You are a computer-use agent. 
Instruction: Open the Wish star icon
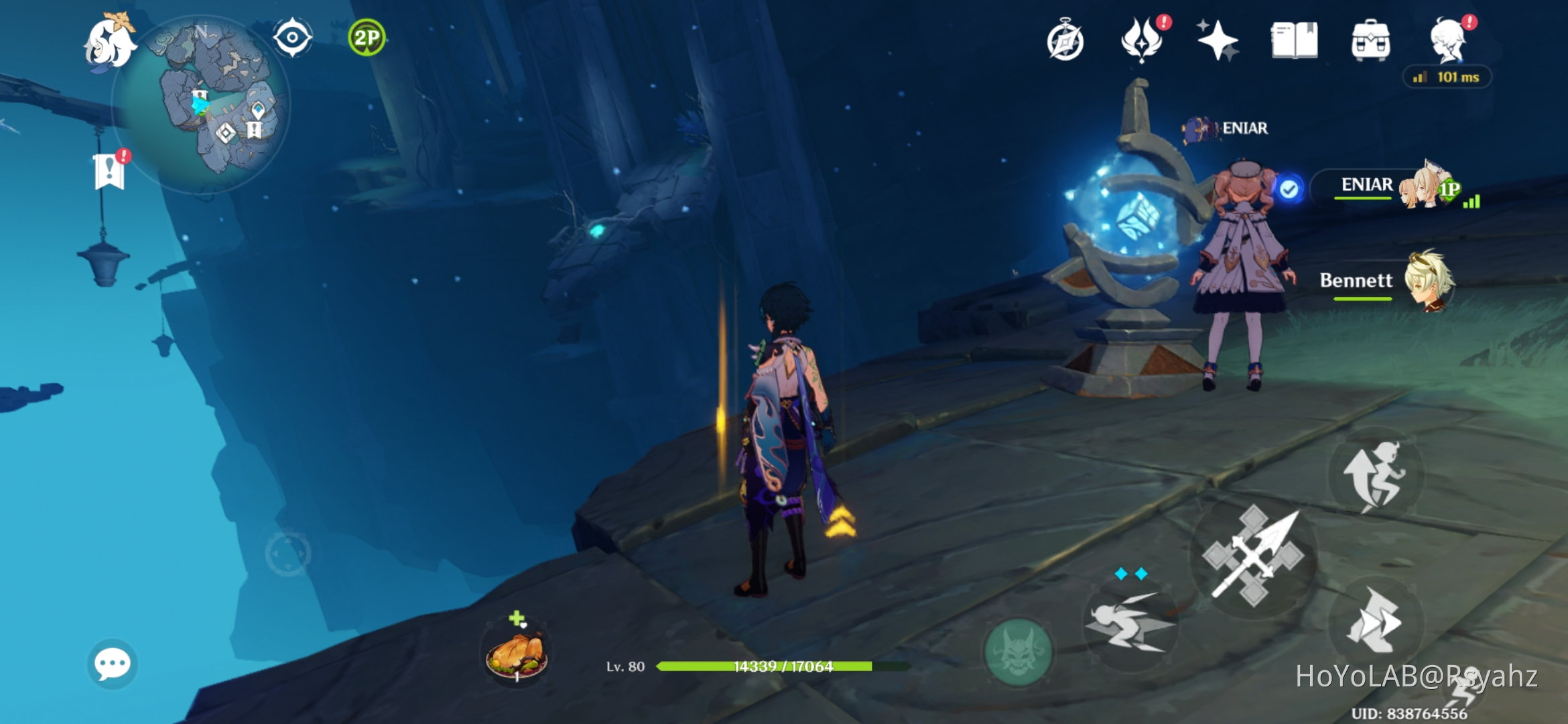point(1218,40)
